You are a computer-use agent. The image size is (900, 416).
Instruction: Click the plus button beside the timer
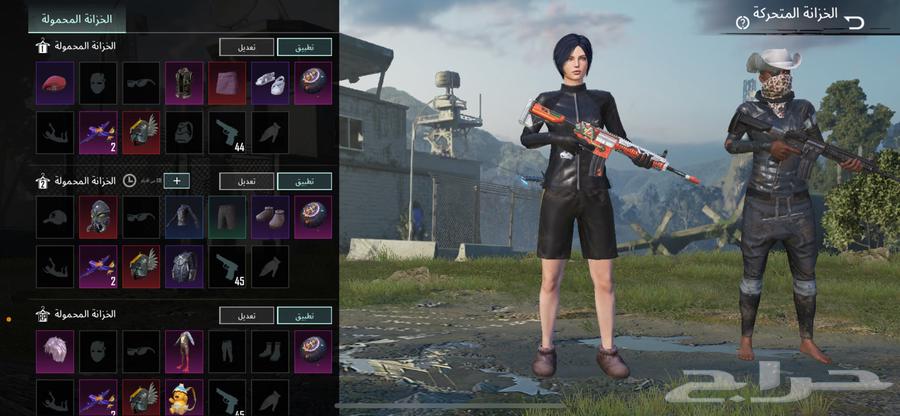click(176, 181)
